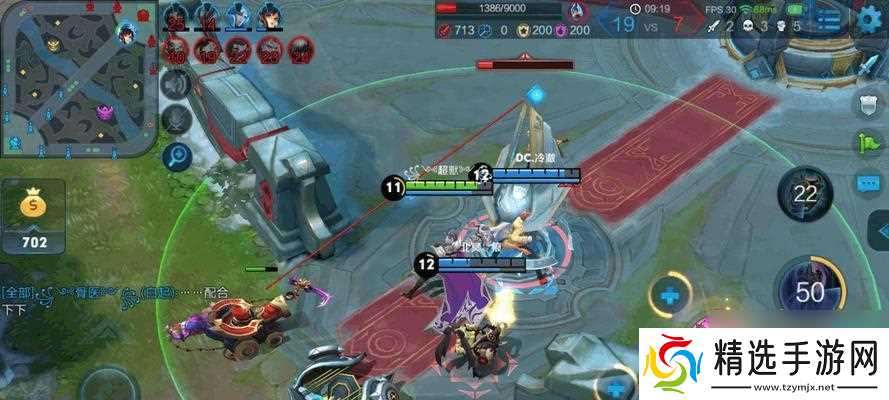Tap the magnifying glass button
This screenshot has height=400, width=889.
177,155
